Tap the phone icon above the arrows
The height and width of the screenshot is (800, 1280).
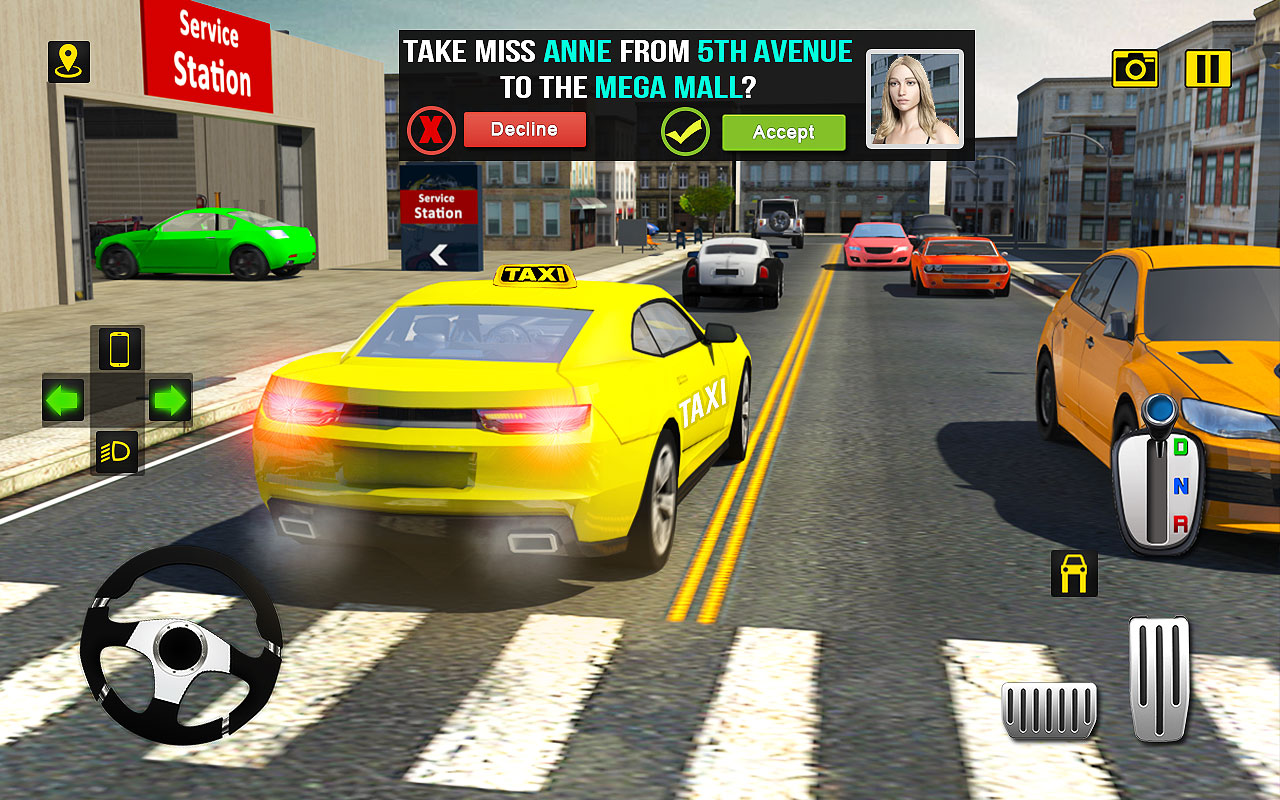[119, 350]
